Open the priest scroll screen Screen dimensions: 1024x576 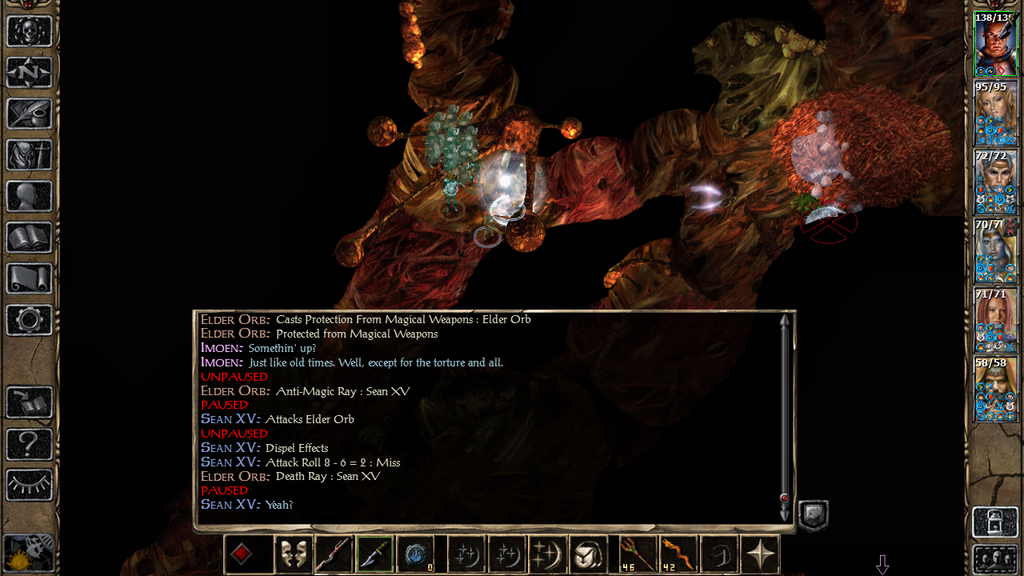point(29,278)
